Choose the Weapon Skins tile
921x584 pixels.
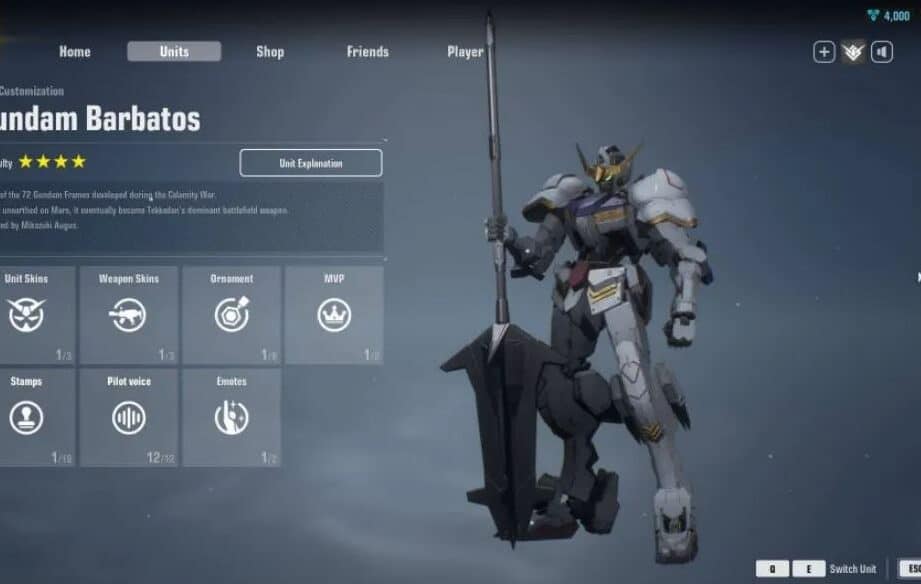(129, 315)
